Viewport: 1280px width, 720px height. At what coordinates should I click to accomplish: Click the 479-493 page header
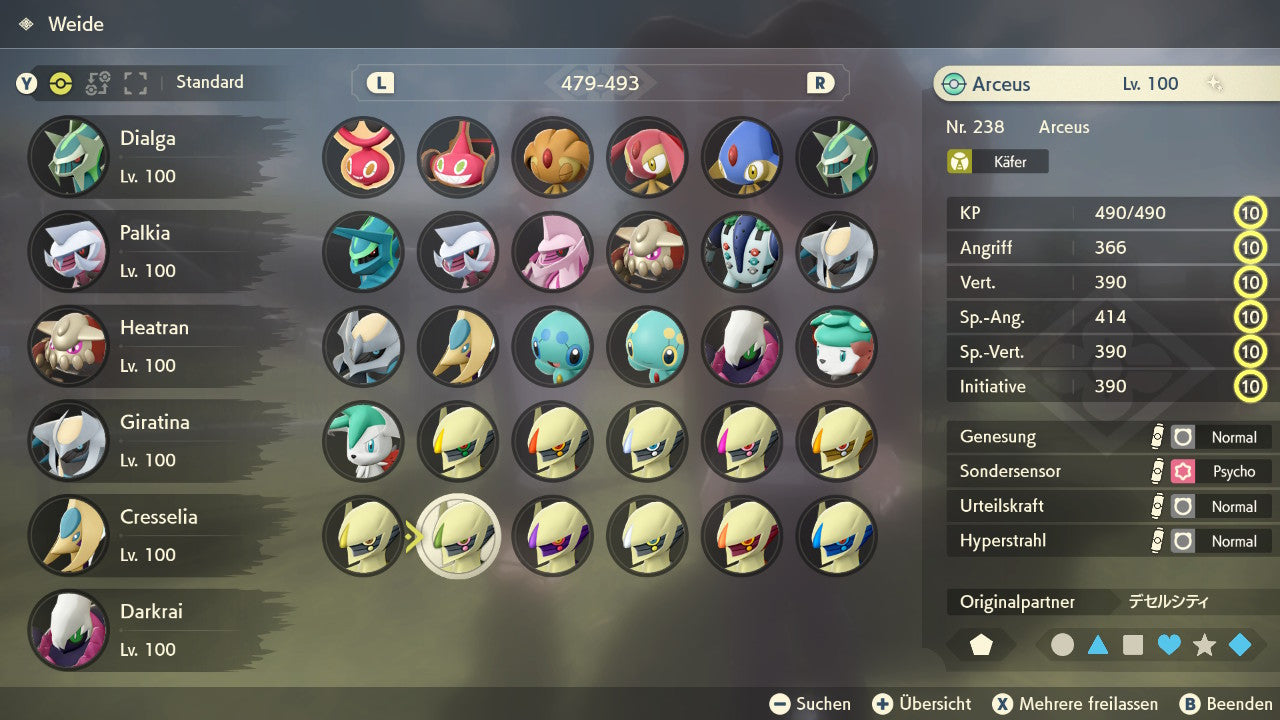pos(600,83)
